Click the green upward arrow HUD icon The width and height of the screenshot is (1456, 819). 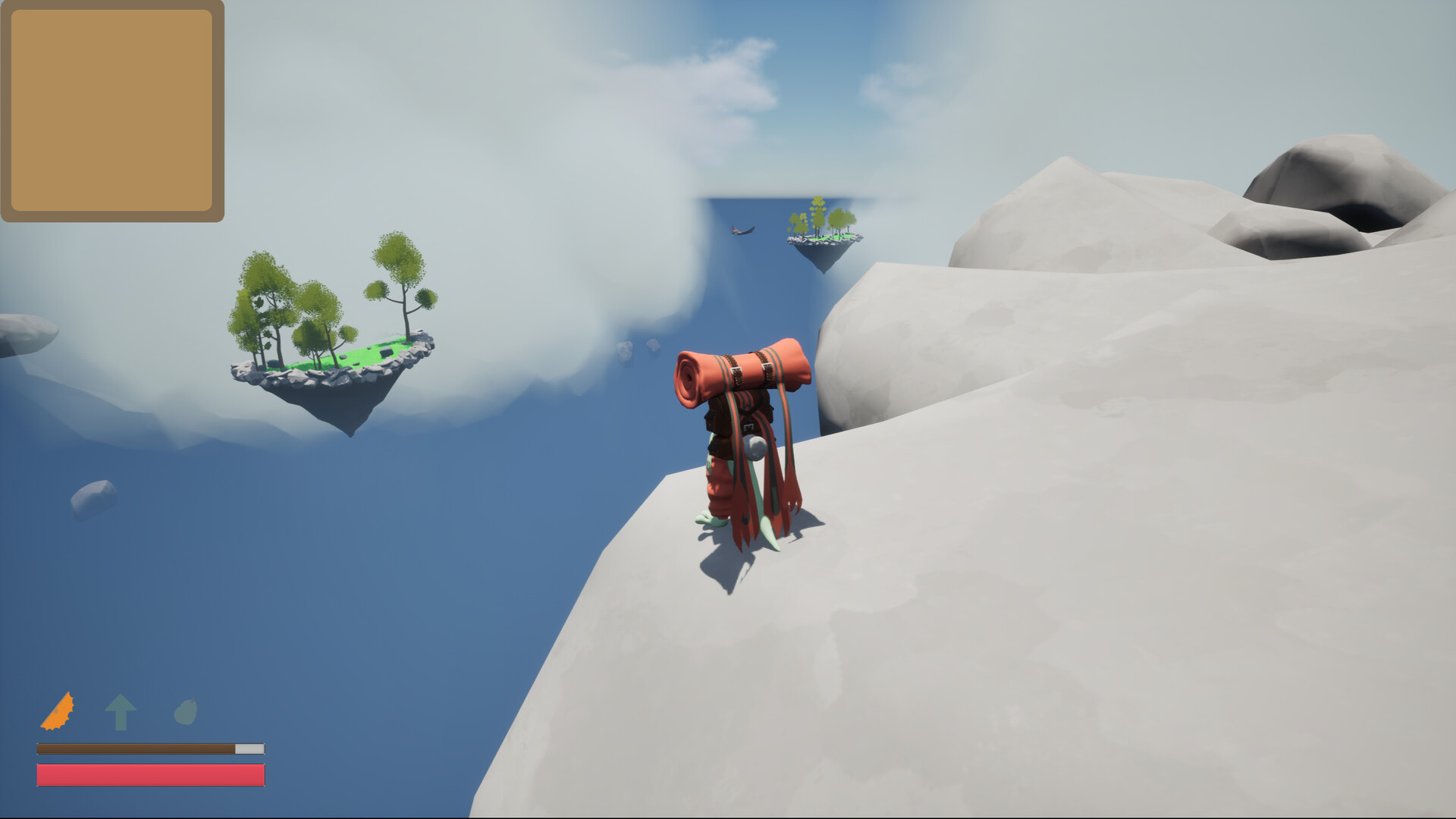(121, 711)
